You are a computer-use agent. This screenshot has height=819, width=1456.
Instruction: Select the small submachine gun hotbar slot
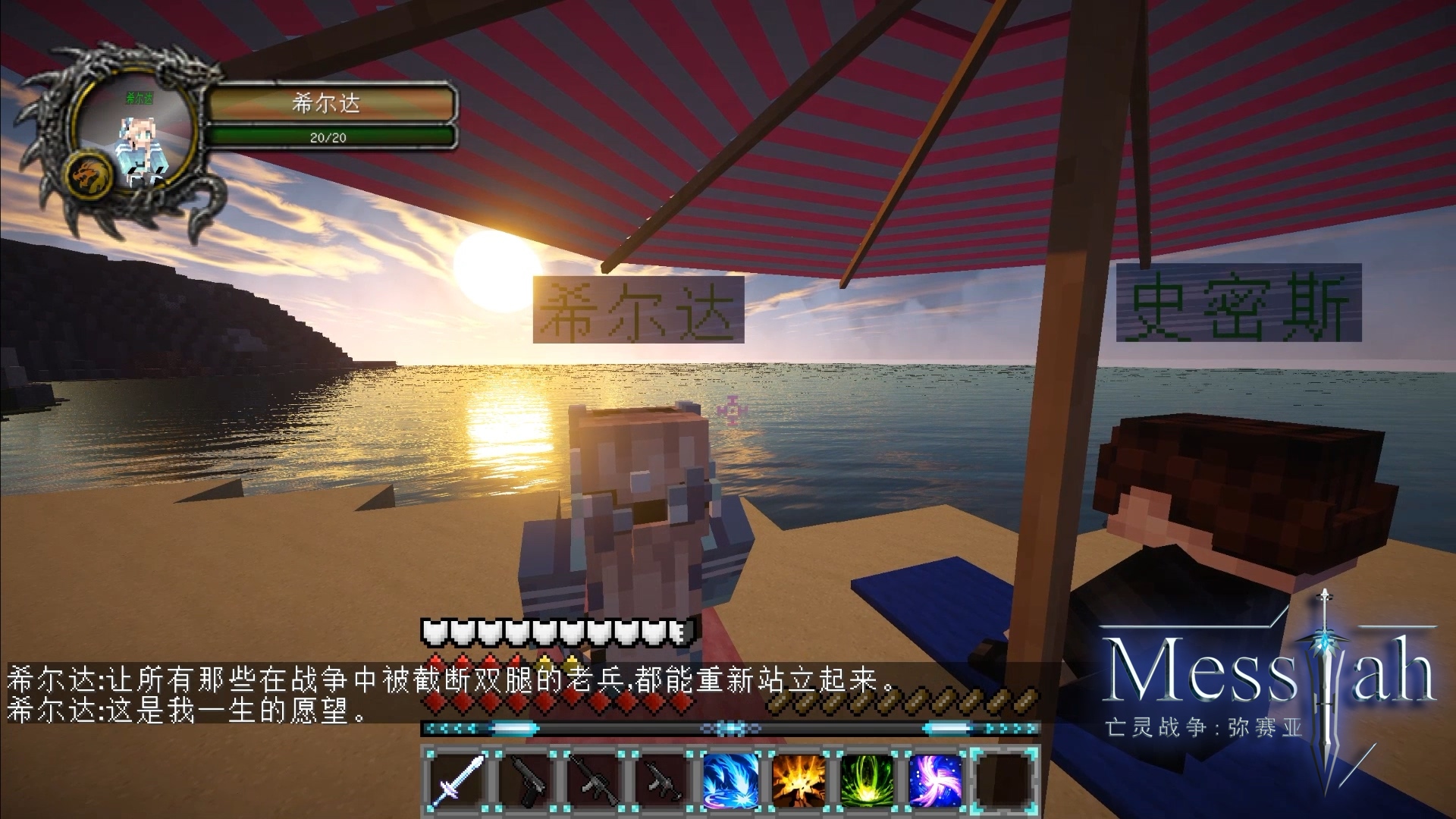[x=661, y=780]
